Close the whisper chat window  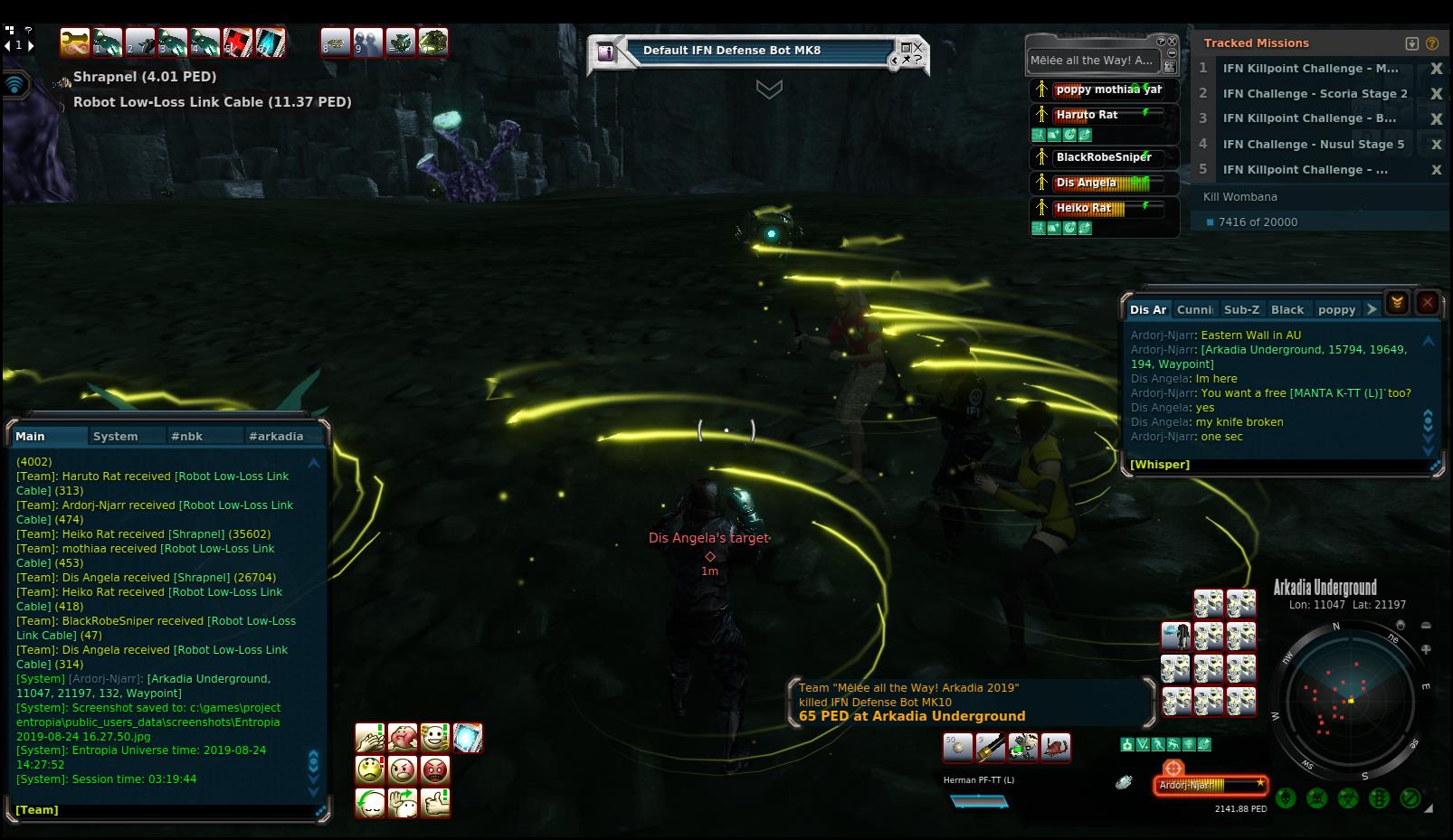coord(1428,304)
